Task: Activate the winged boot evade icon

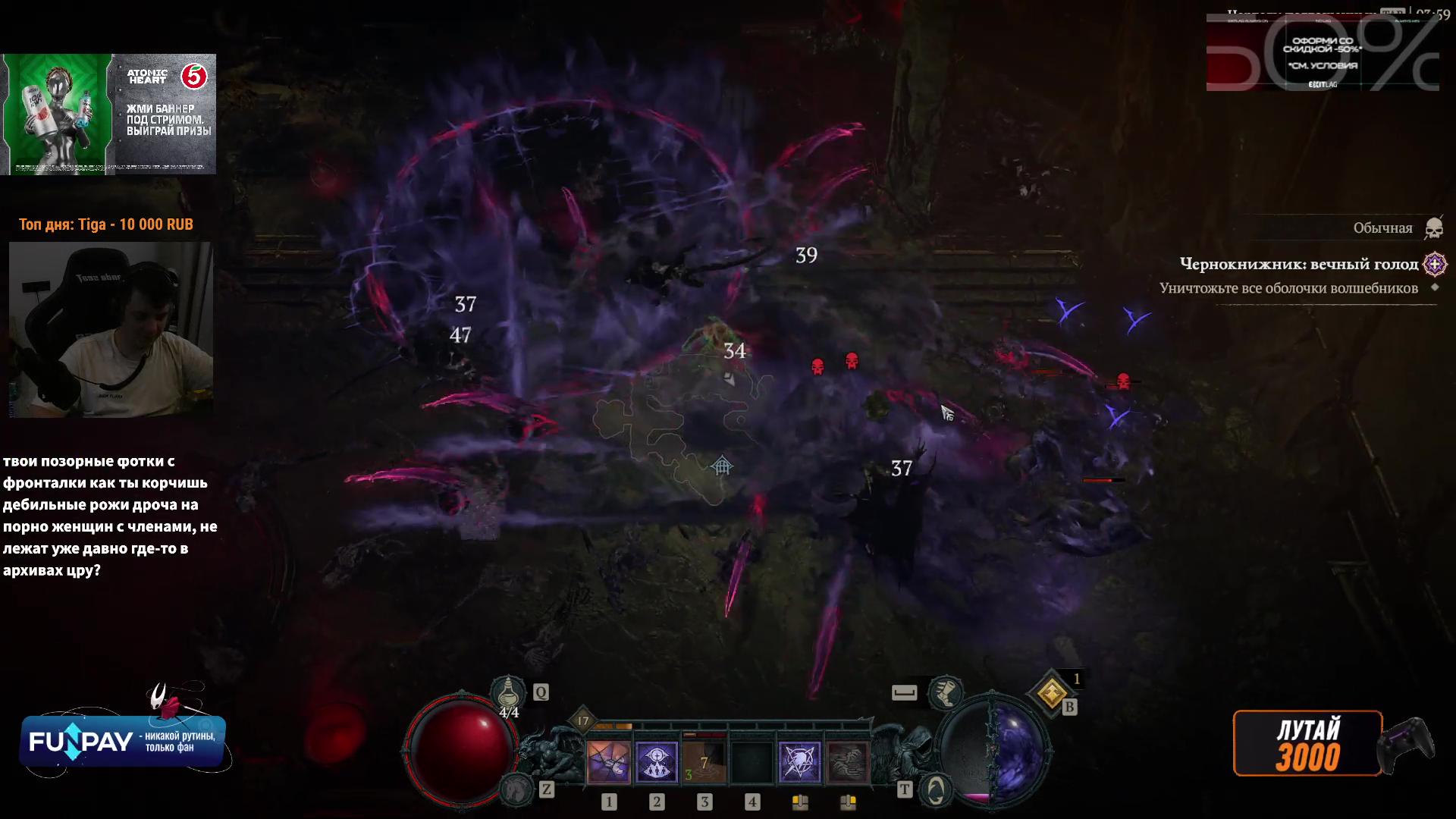Action: [945, 692]
